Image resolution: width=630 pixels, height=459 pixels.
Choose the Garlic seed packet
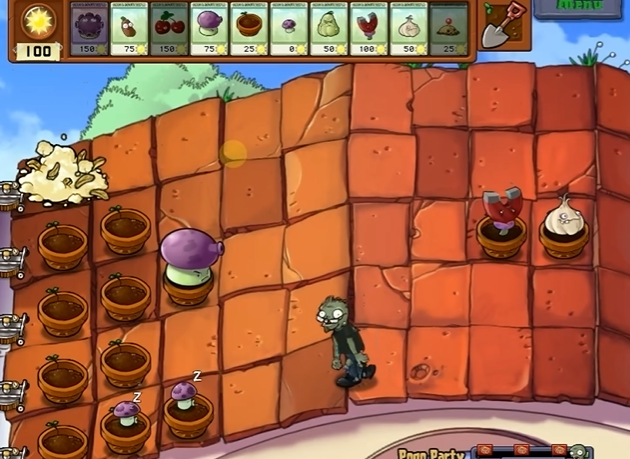(x=410, y=27)
